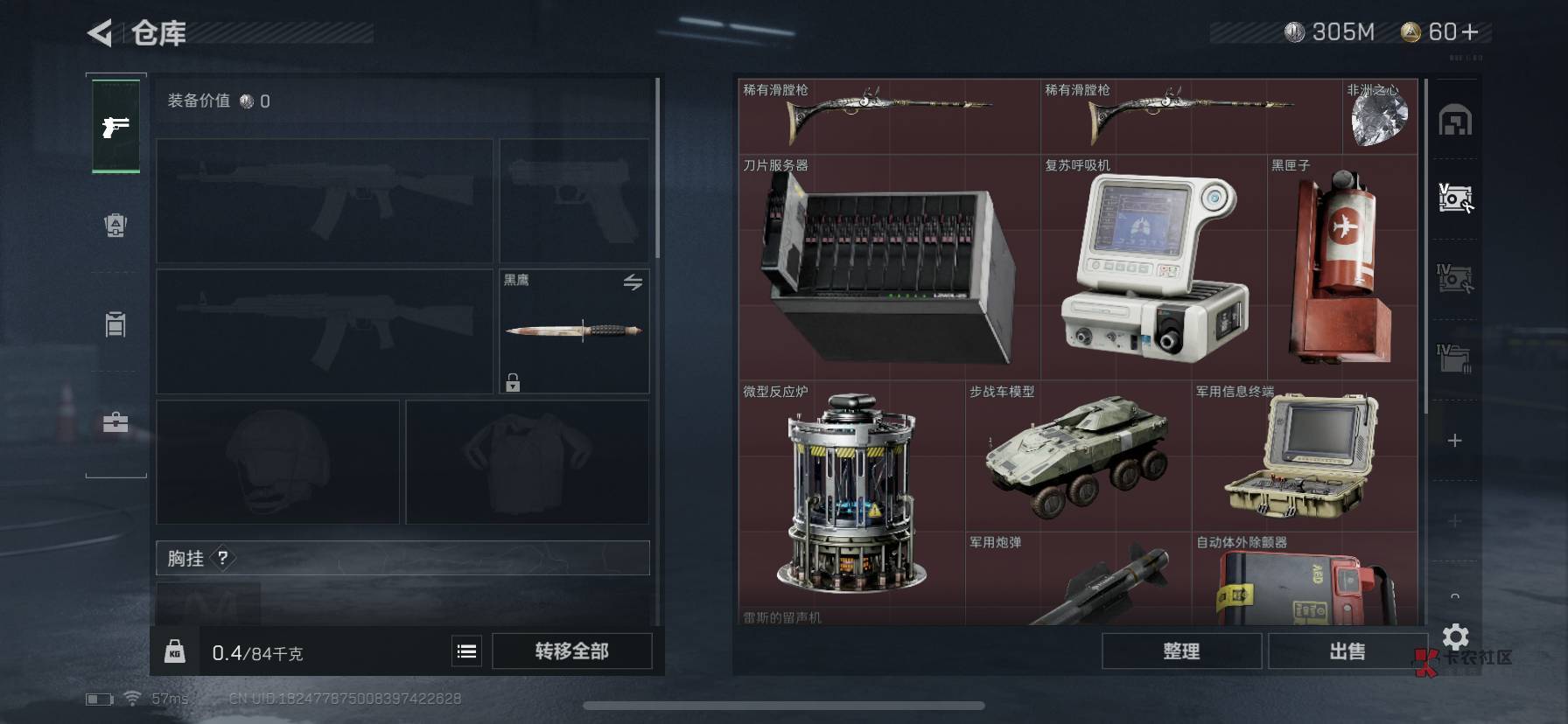
Task: Show the equipment list view
Action: (466, 651)
